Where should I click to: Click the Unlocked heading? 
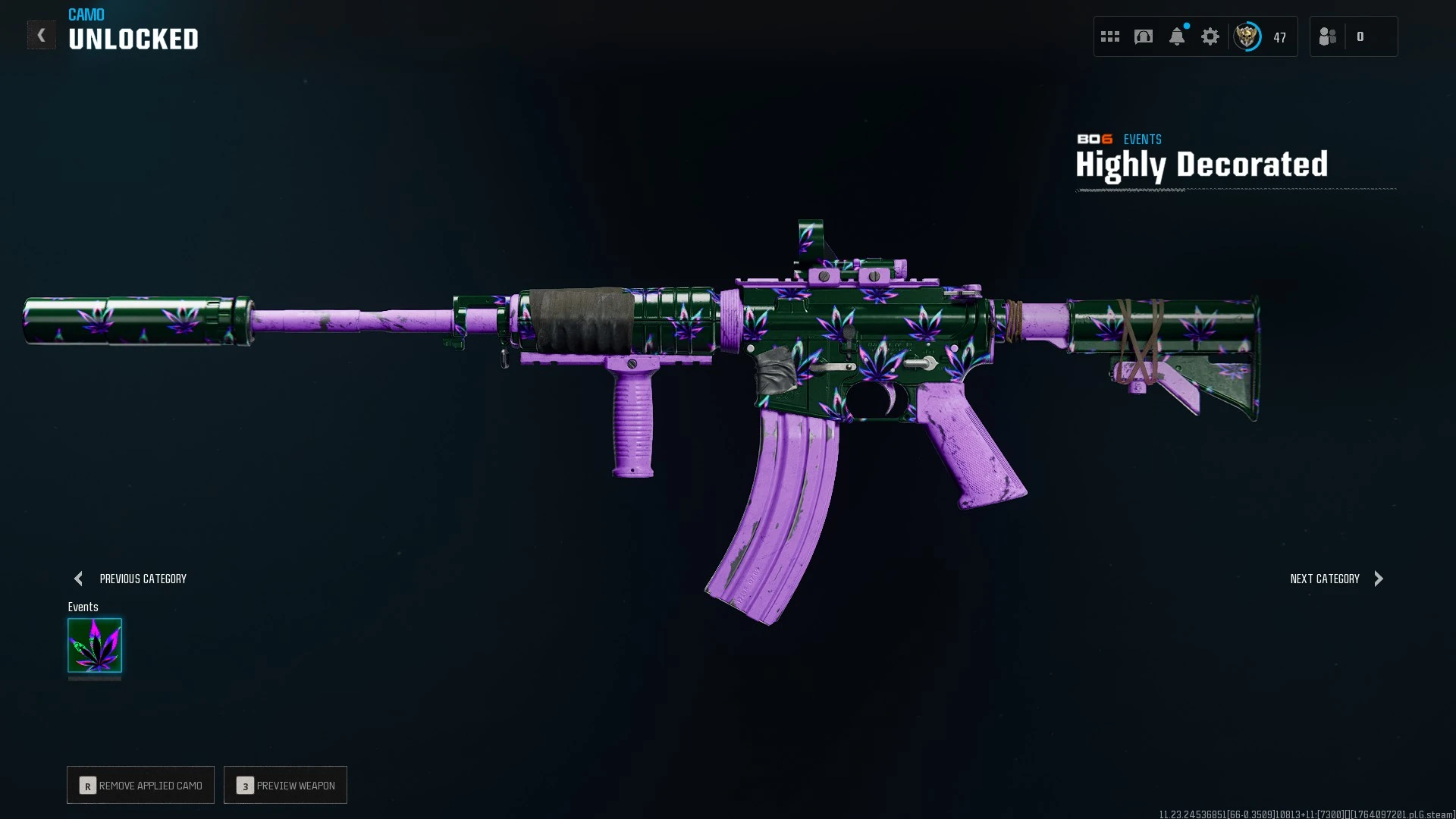[x=133, y=39]
